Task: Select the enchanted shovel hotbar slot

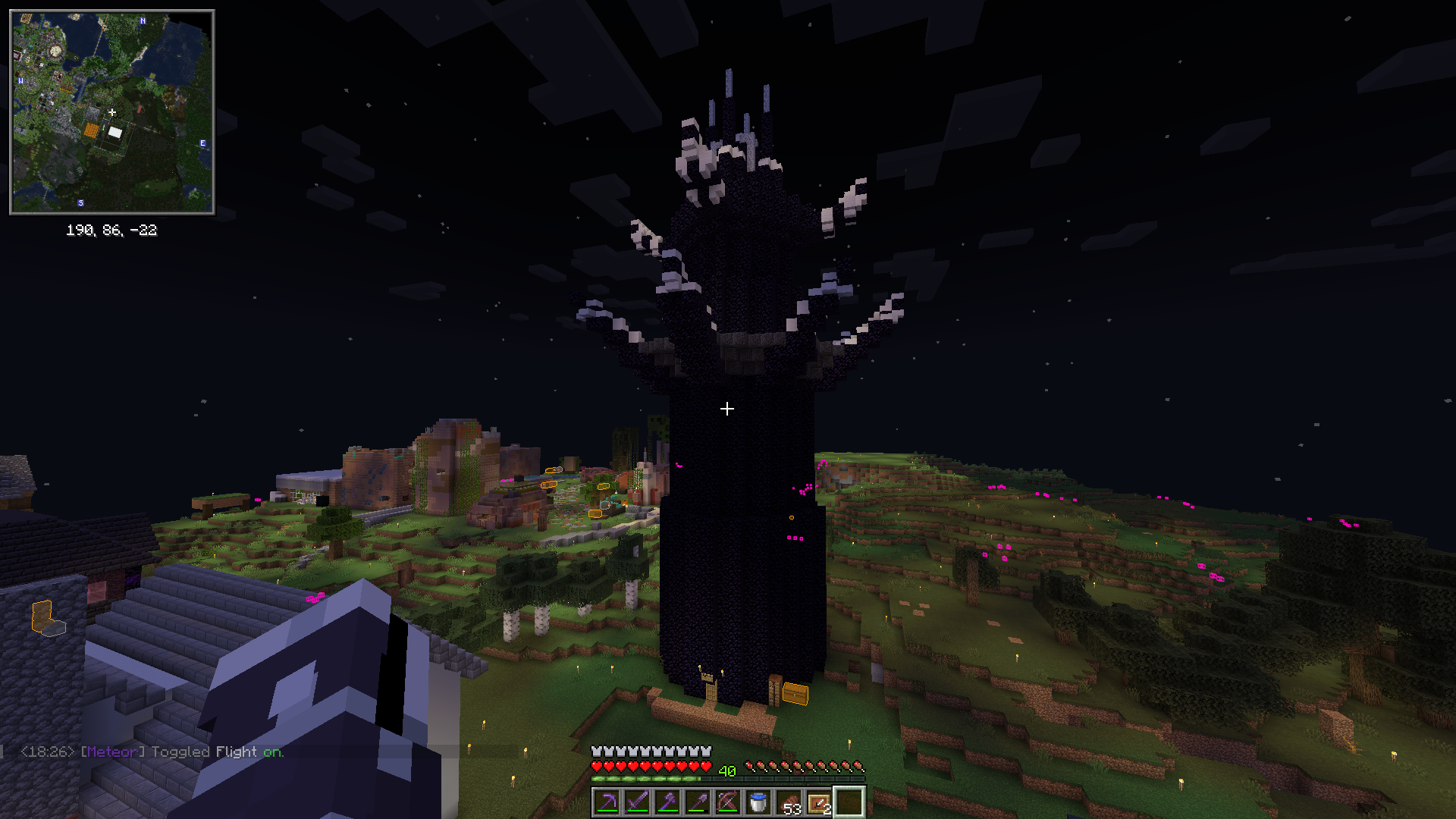Action: [x=698, y=802]
